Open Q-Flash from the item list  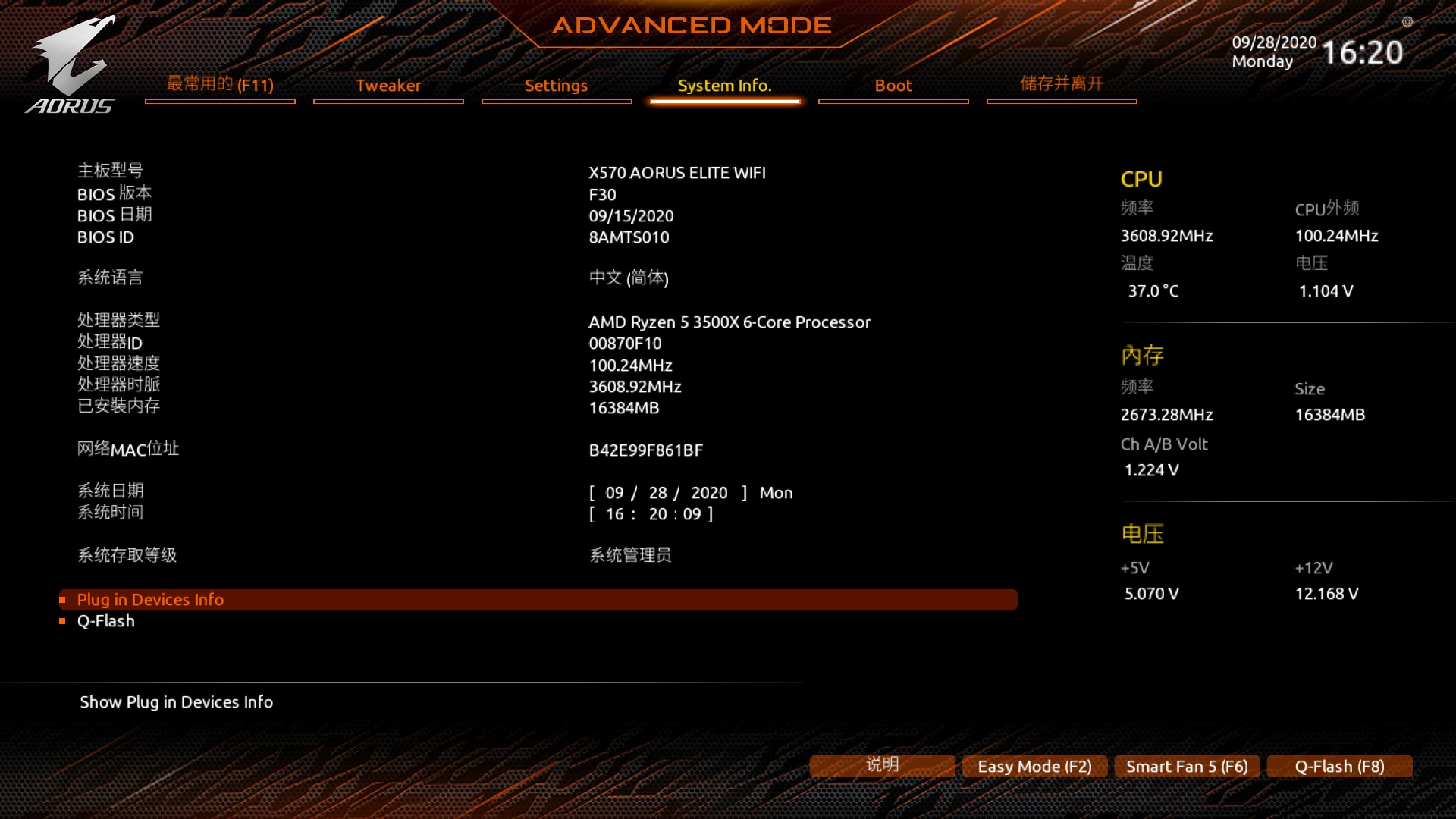click(105, 620)
